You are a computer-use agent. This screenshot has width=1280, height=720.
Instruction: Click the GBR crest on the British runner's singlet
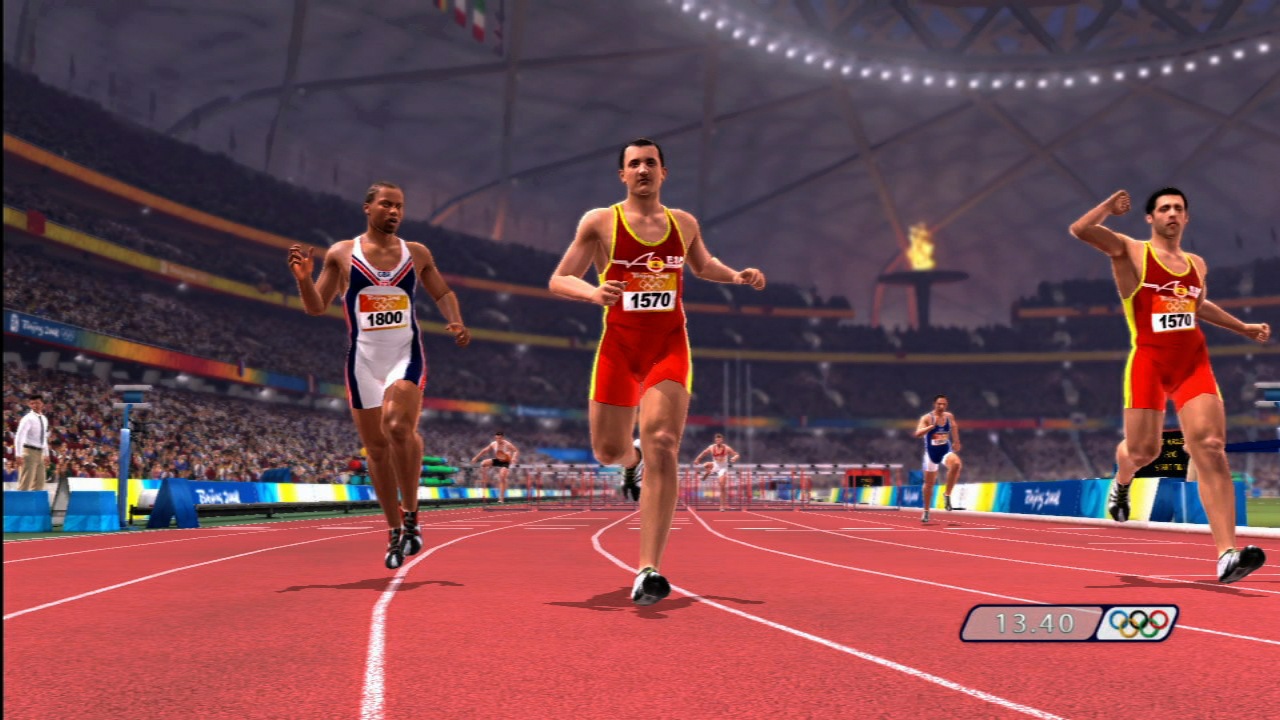(x=382, y=275)
